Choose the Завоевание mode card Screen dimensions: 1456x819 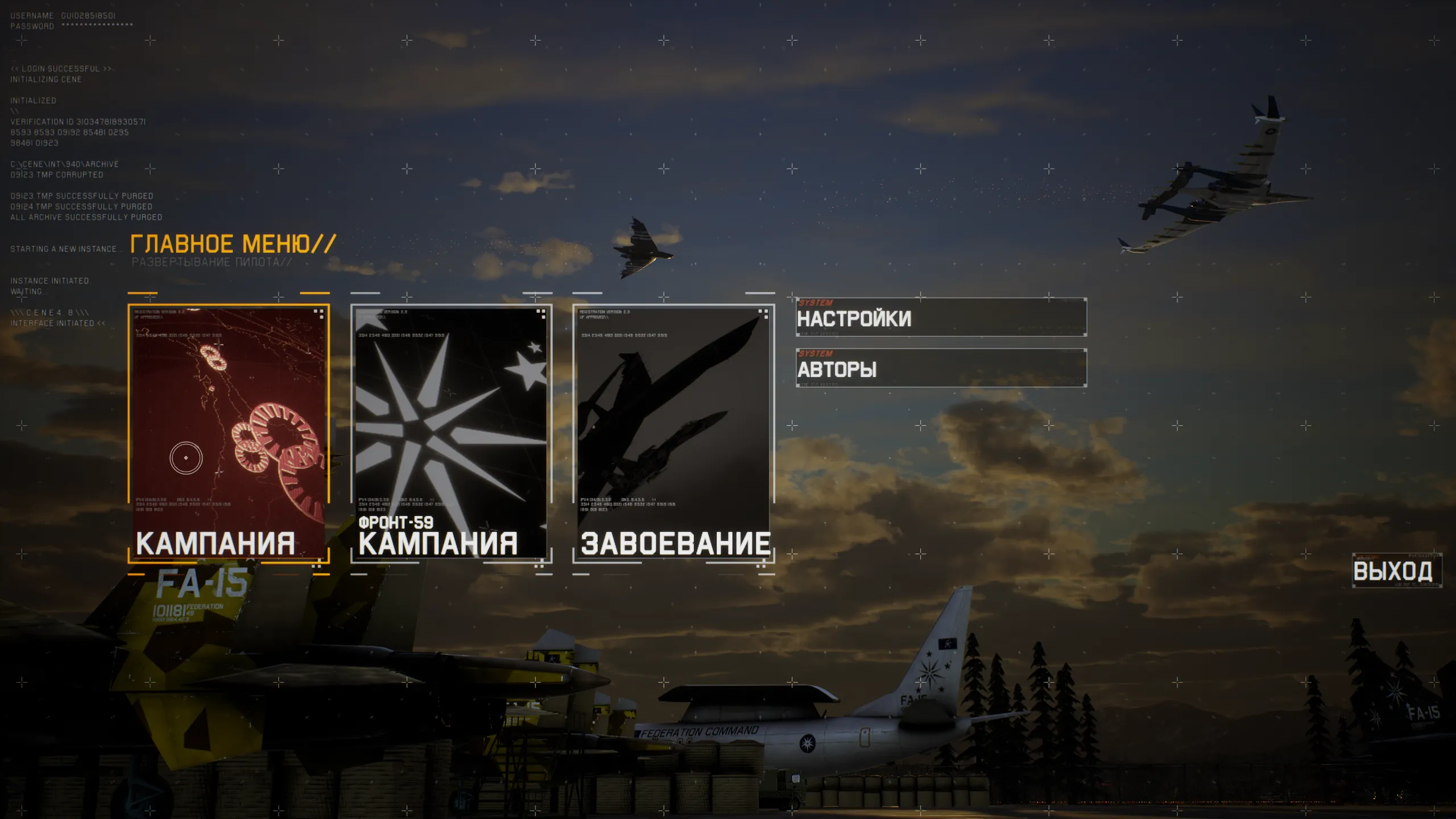(x=673, y=433)
